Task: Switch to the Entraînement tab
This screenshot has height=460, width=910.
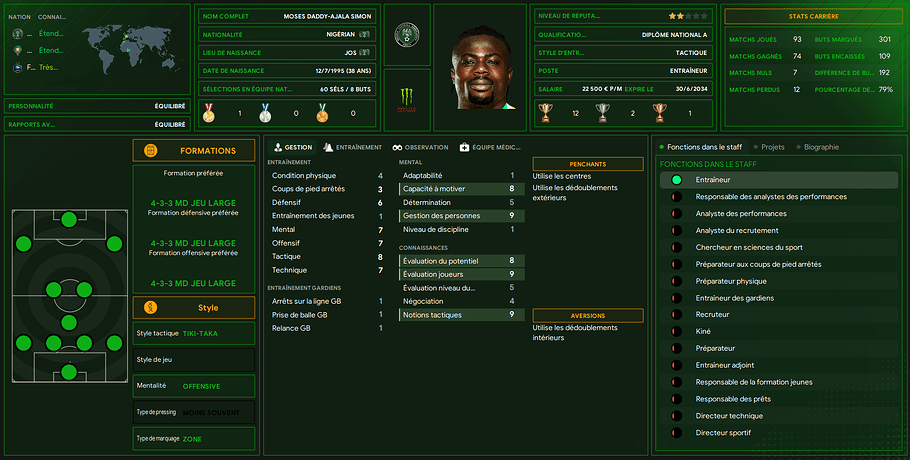Action: coord(353,147)
